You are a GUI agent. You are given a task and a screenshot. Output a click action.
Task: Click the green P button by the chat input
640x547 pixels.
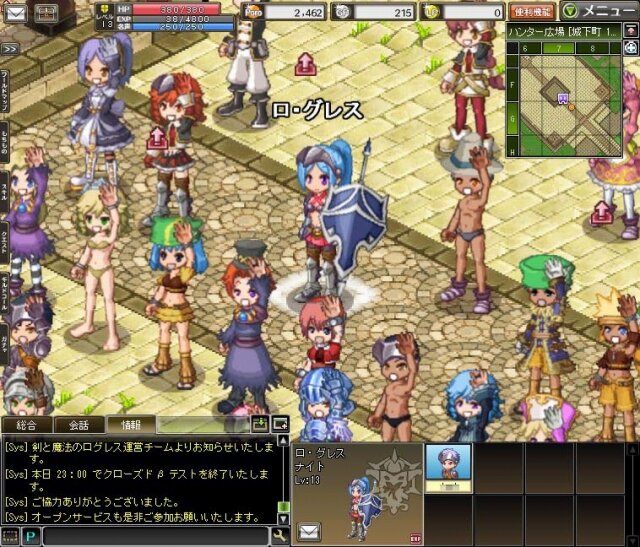(x=30, y=536)
